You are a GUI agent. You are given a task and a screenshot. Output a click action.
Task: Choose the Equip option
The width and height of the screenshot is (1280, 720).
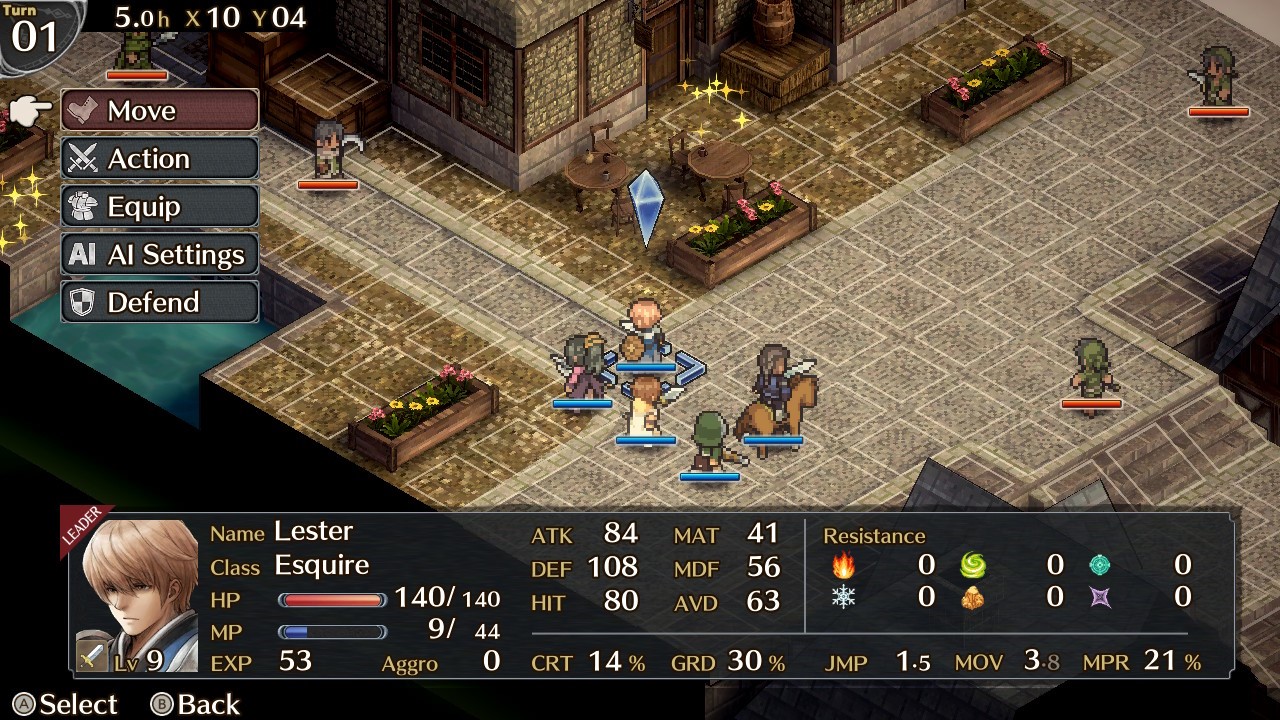[x=160, y=206]
